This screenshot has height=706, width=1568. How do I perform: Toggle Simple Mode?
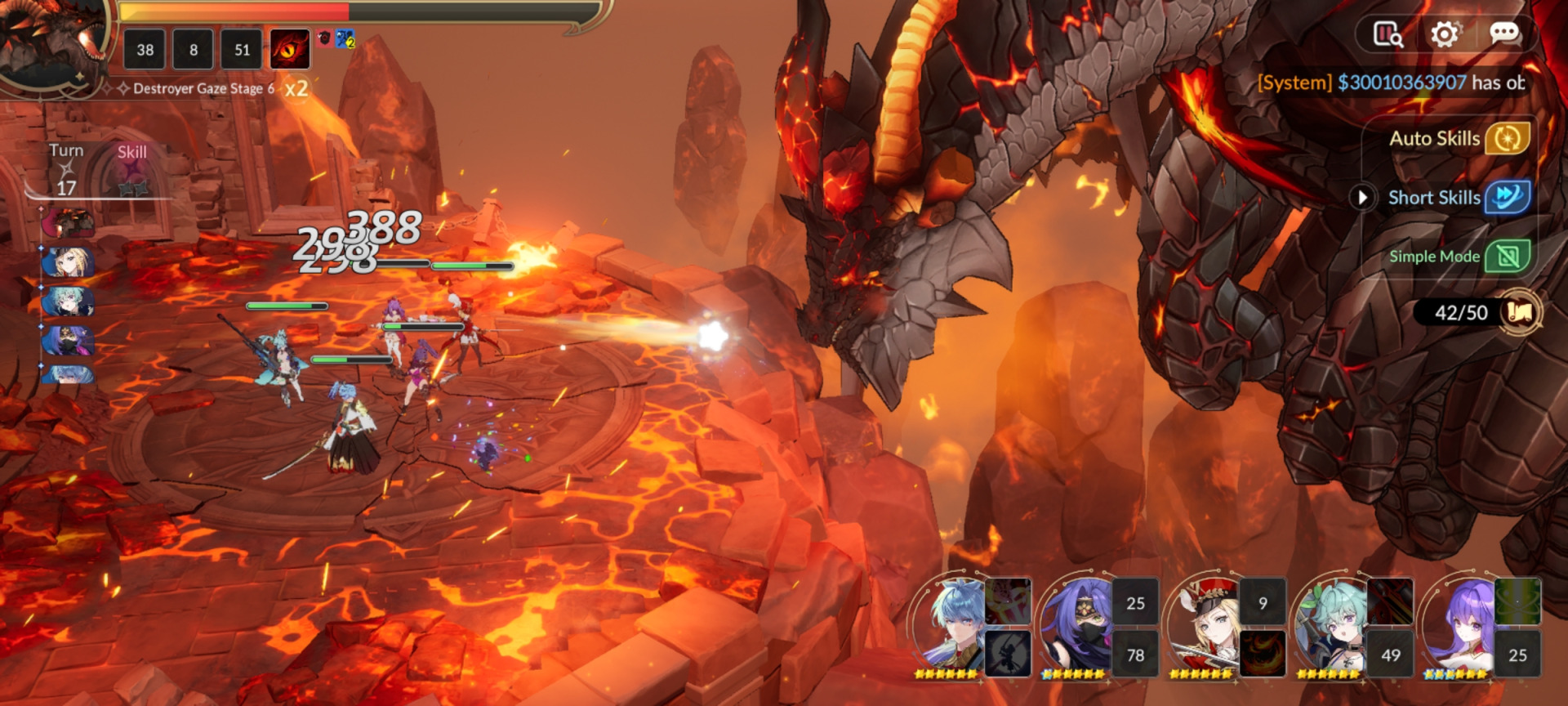(x=1507, y=257)
